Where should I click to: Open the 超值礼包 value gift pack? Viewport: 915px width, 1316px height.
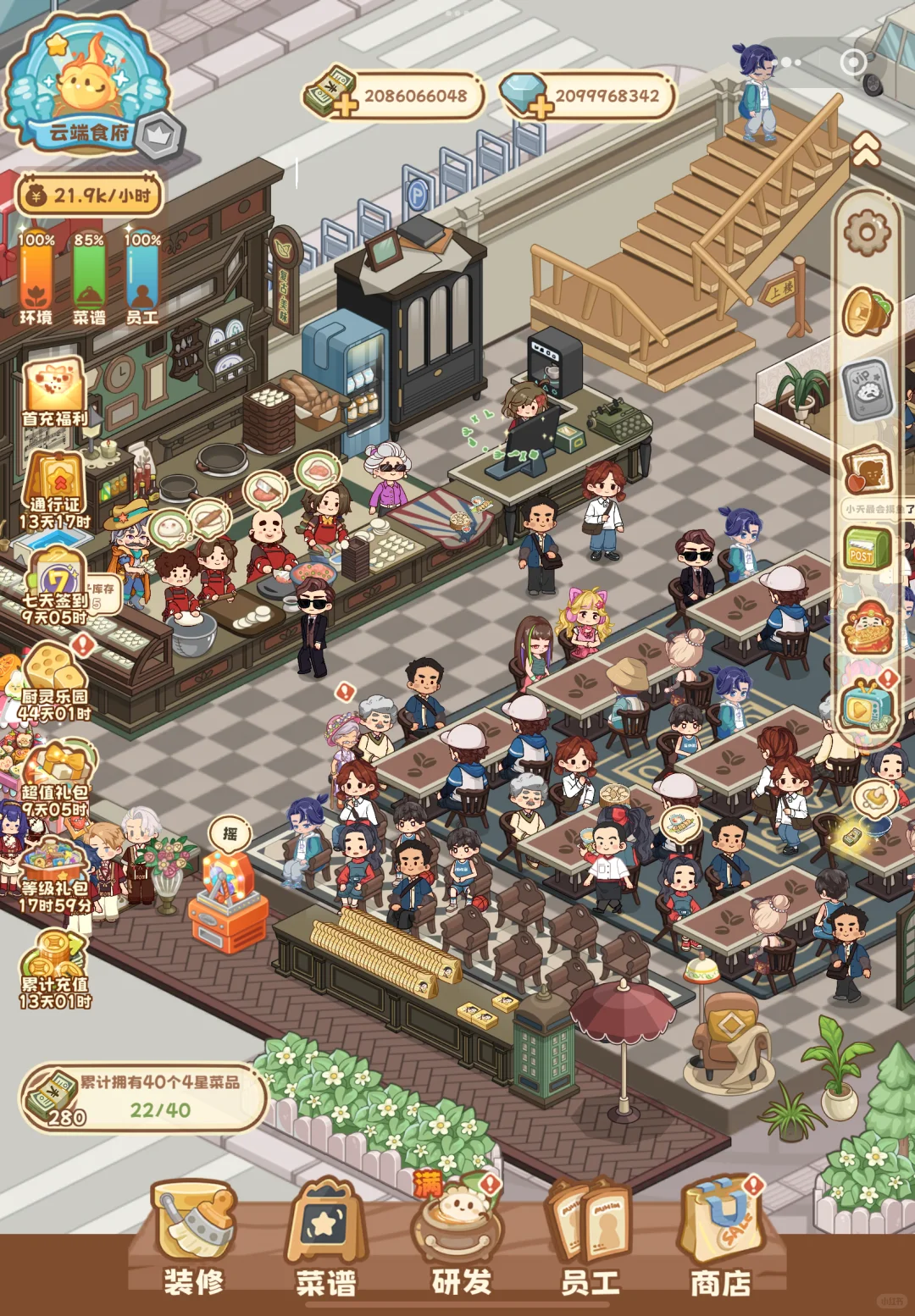(x=56, y=779)
